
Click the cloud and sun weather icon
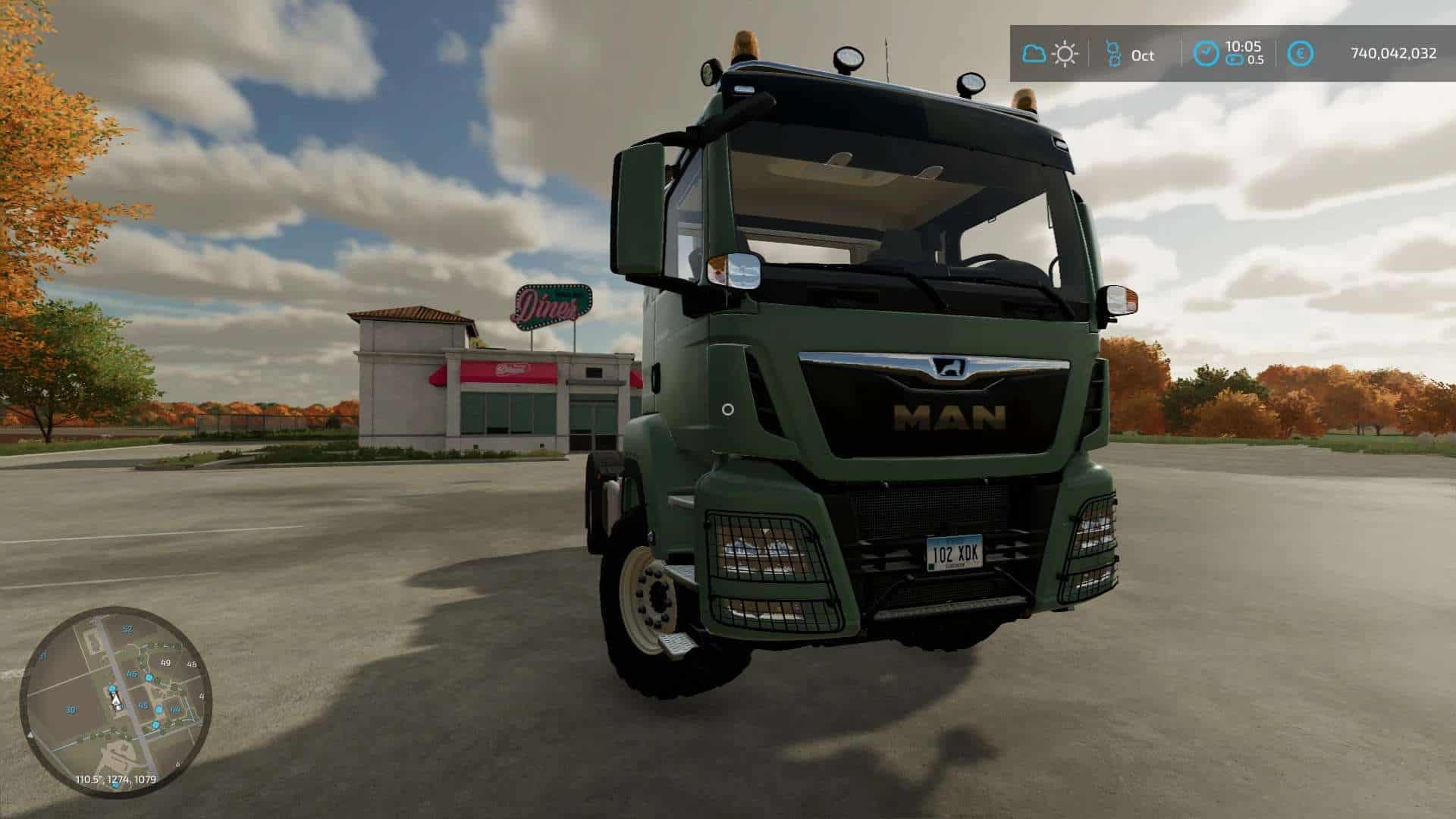pyautogui.click(x=1050, y=54)
